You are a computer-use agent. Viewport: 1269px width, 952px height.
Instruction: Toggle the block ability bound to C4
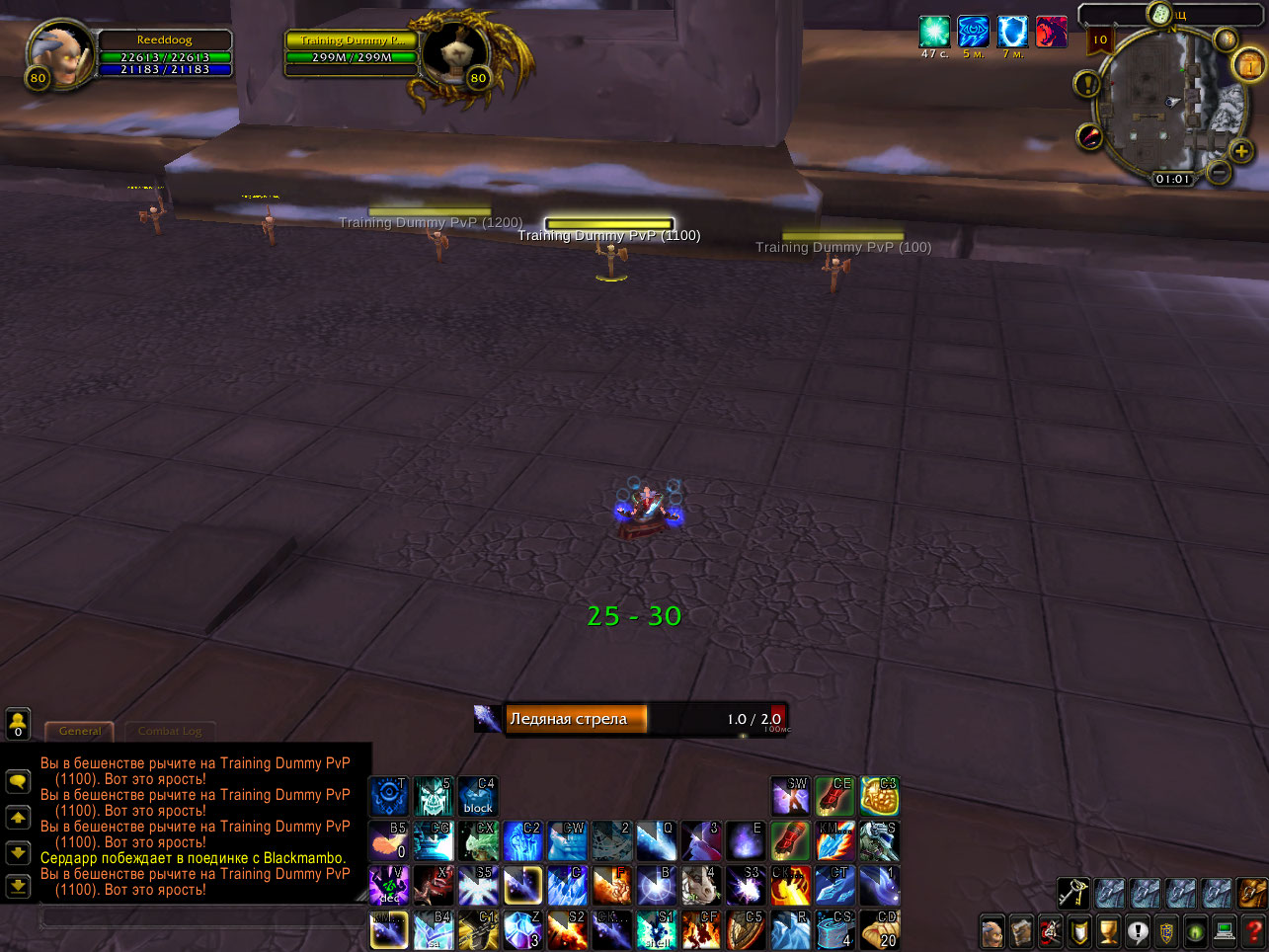(477, 795)
